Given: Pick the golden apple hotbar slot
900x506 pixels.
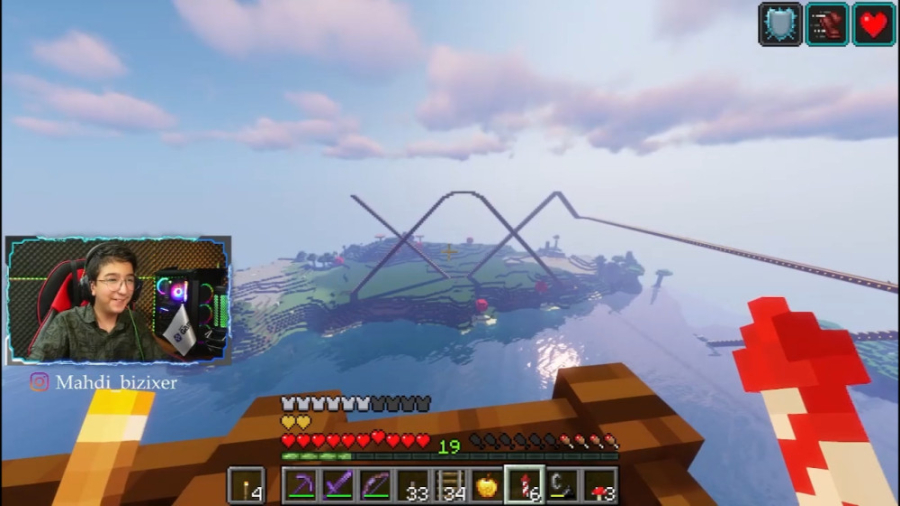Looking at the screenshot, I should pos(487,486).
